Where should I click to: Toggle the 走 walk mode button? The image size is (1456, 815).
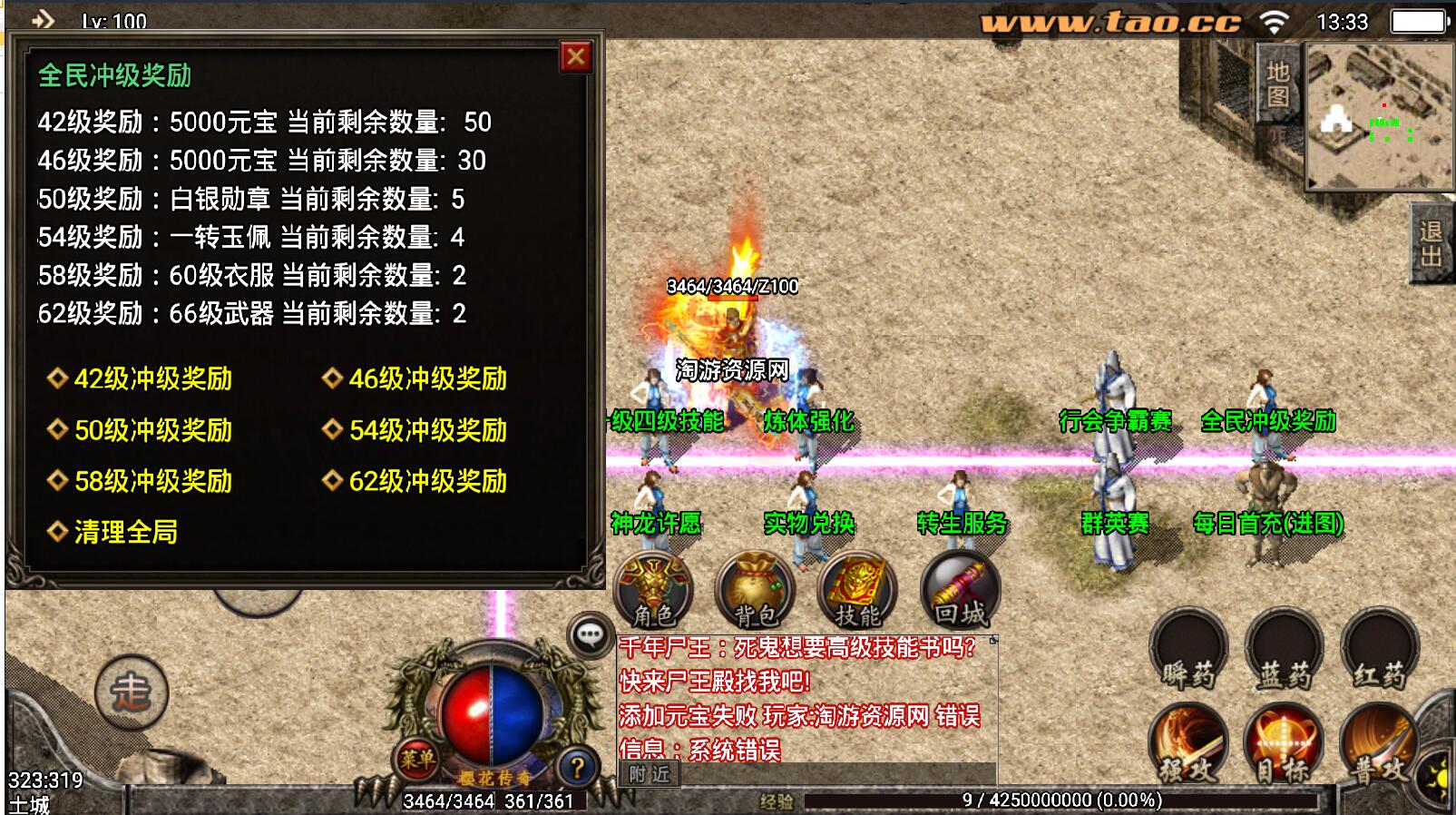[x=132, y=693]
